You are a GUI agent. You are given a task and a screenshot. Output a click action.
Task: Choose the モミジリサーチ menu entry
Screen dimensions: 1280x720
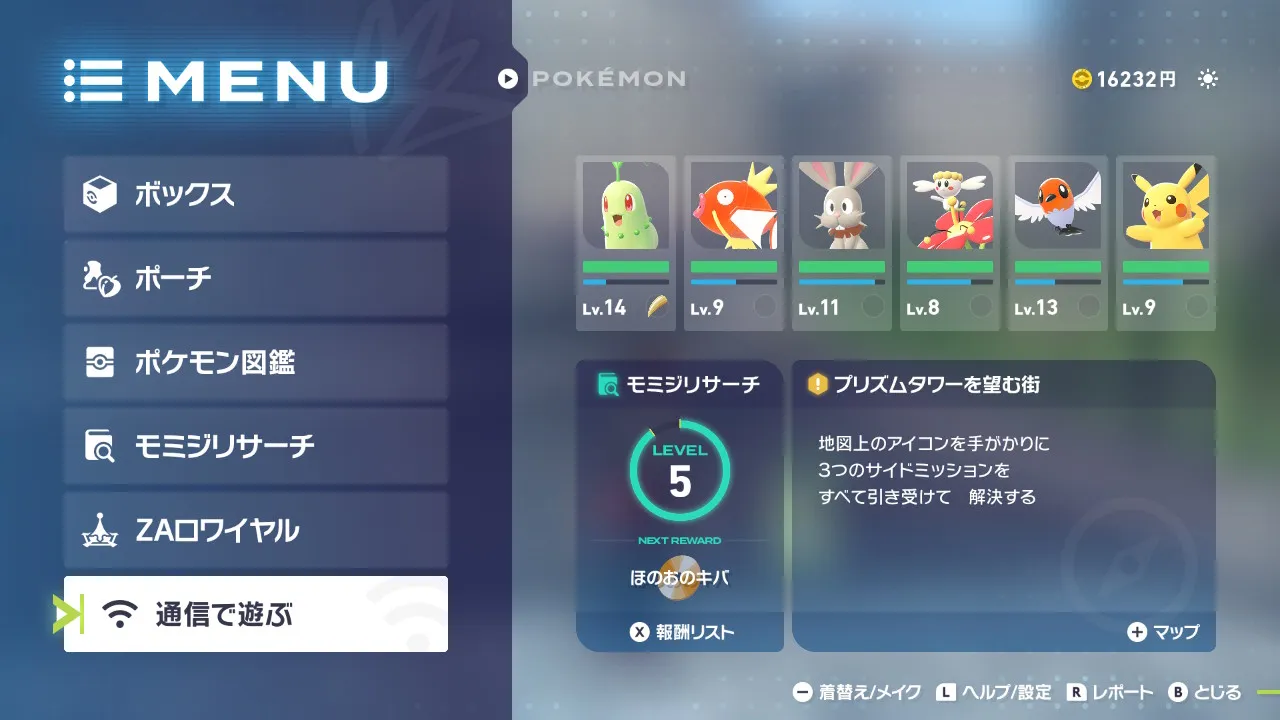coord(256,446)
